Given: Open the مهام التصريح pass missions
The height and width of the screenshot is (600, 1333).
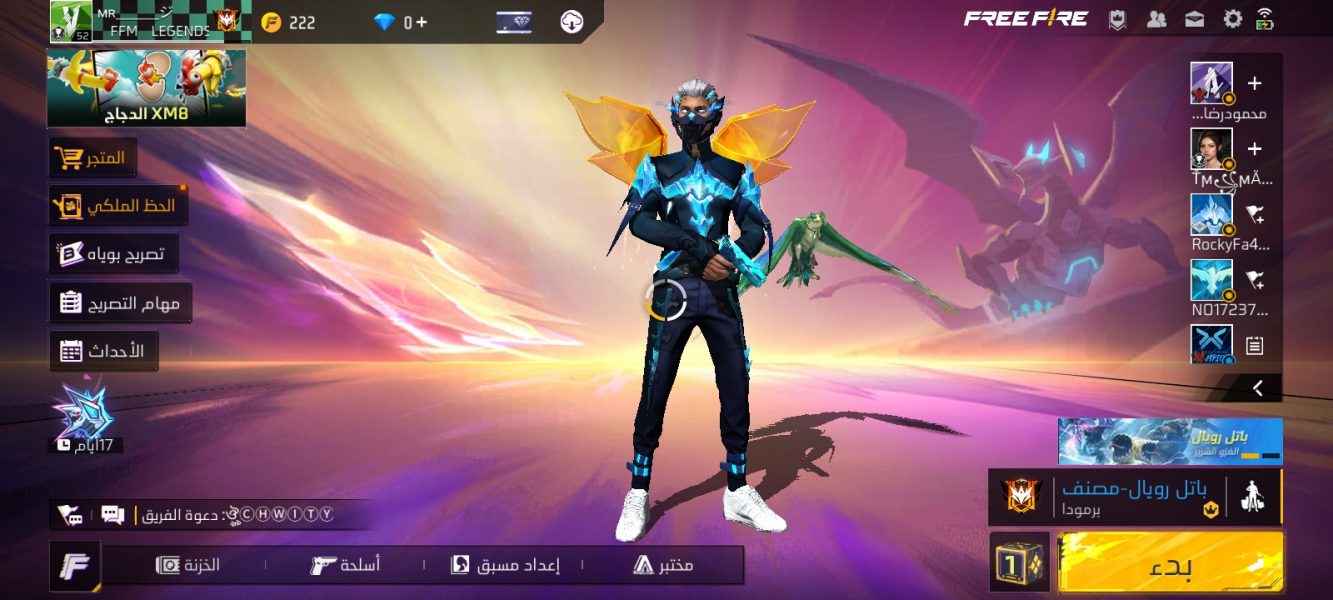Looking at the screenshot, I should coord(120,303).
